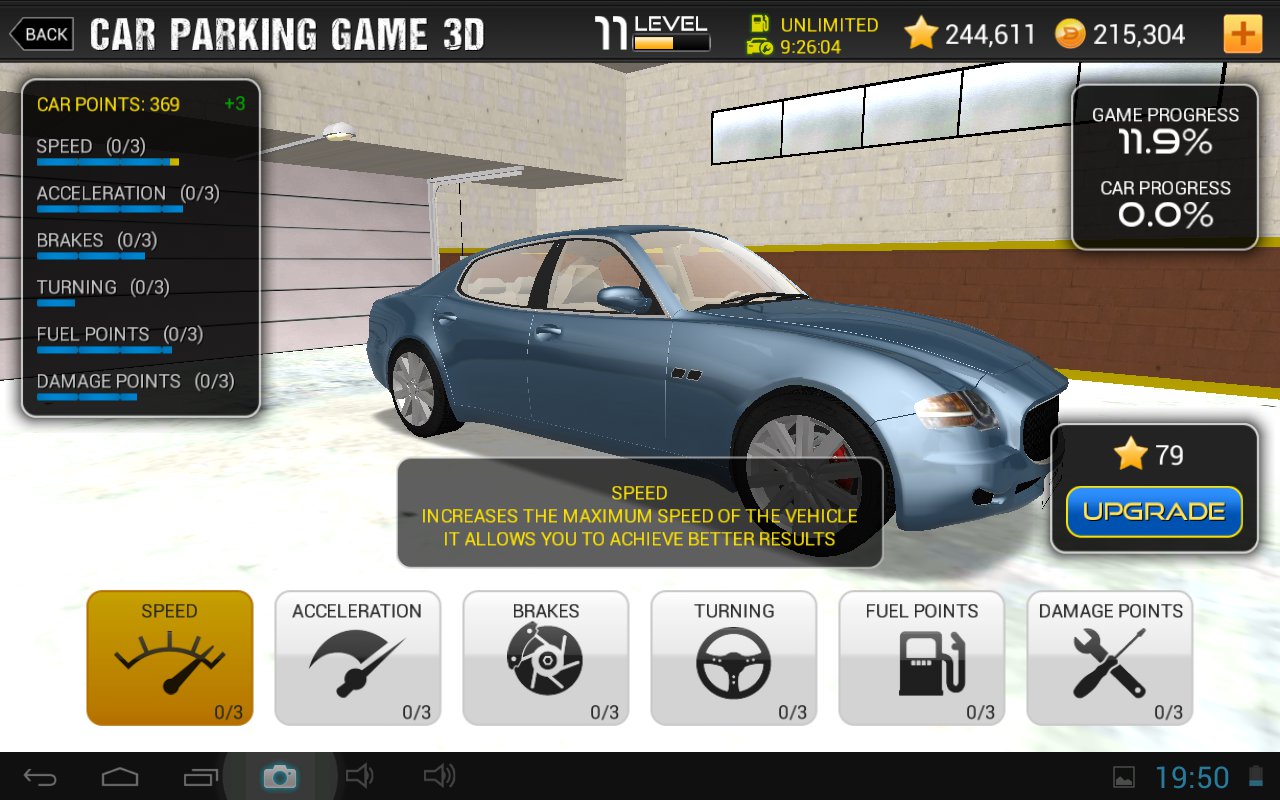The width and height of the screenshot is (1280, 800).
Task: Choose the Damage Points upgrade tile
Action: (1109, 657)
